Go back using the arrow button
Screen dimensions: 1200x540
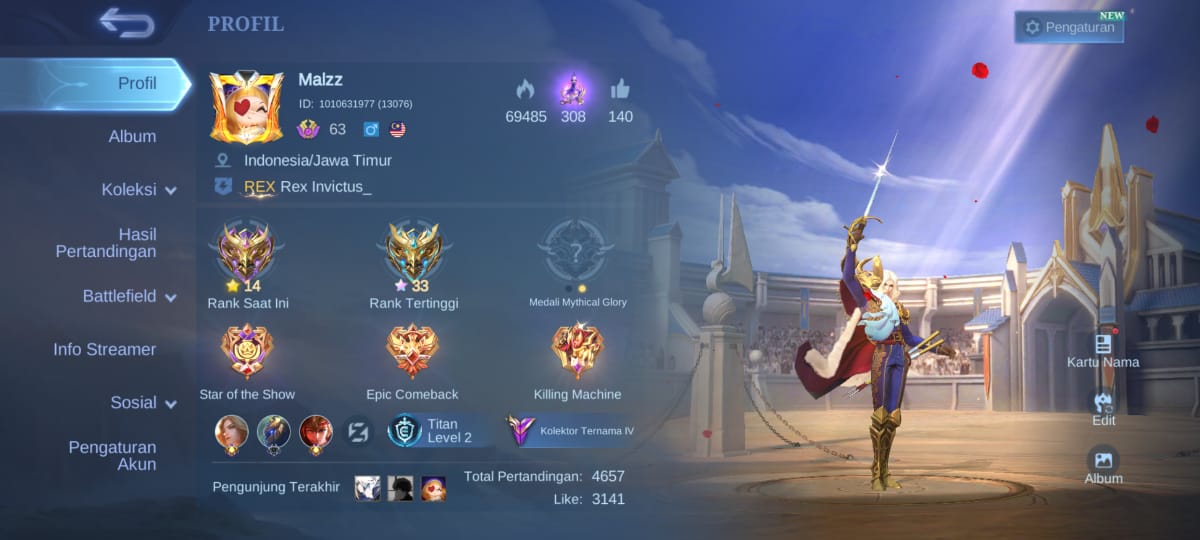click(x=127, y=23)
